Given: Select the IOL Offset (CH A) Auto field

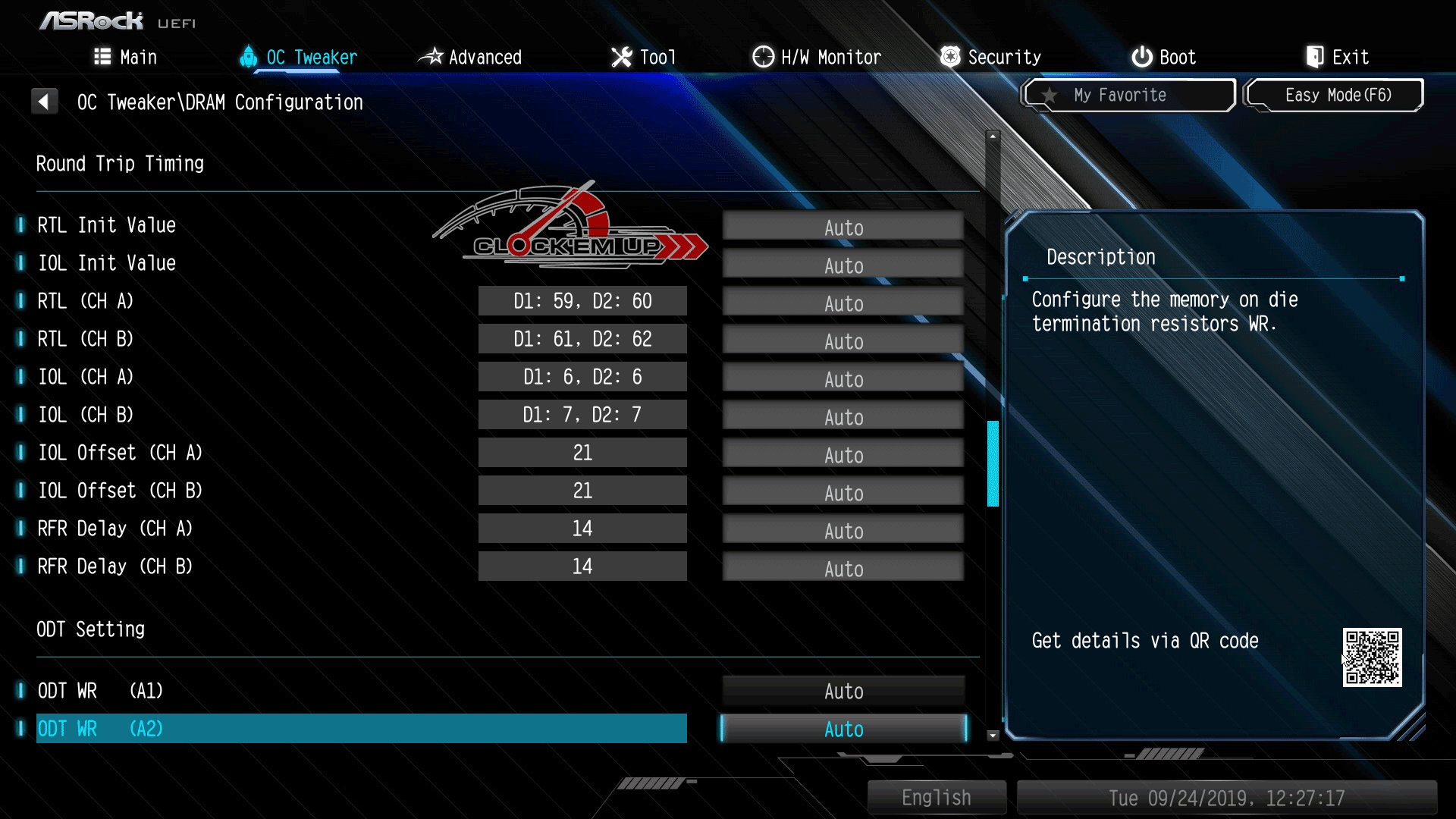Looking at the screenshot, I should [843, 455].
